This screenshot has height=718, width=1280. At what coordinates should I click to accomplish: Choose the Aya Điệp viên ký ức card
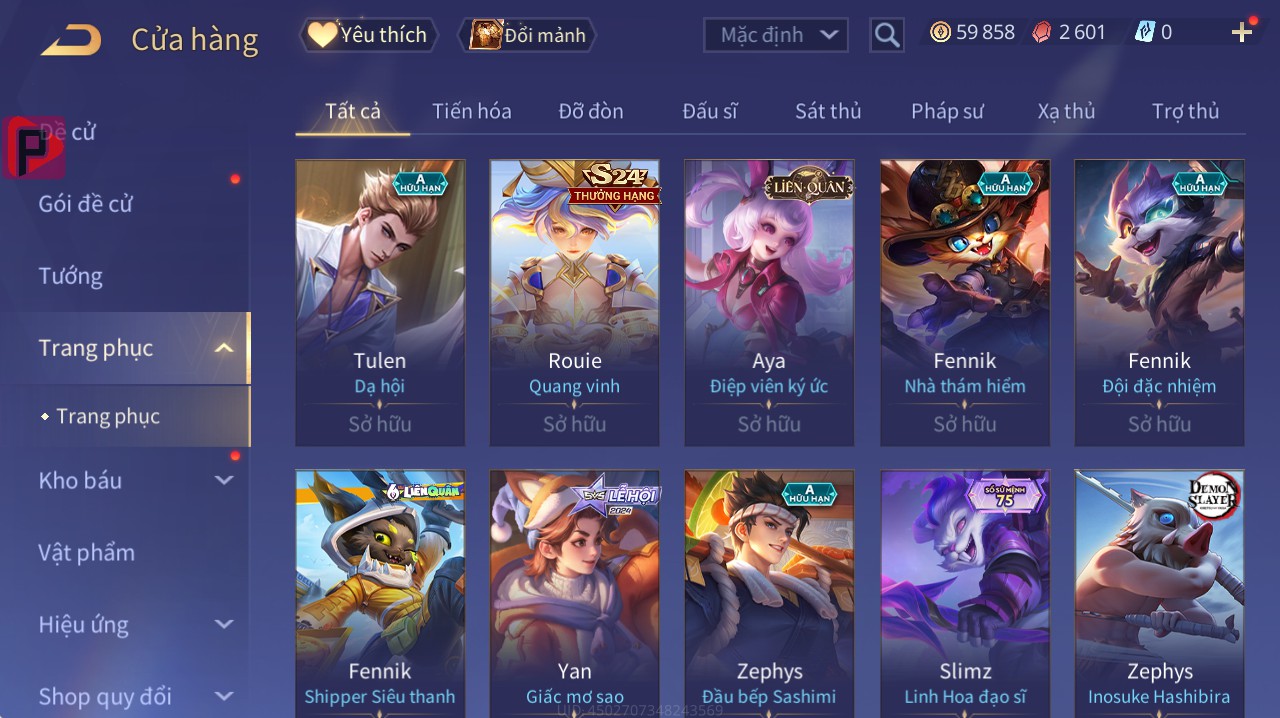point(769,302)
